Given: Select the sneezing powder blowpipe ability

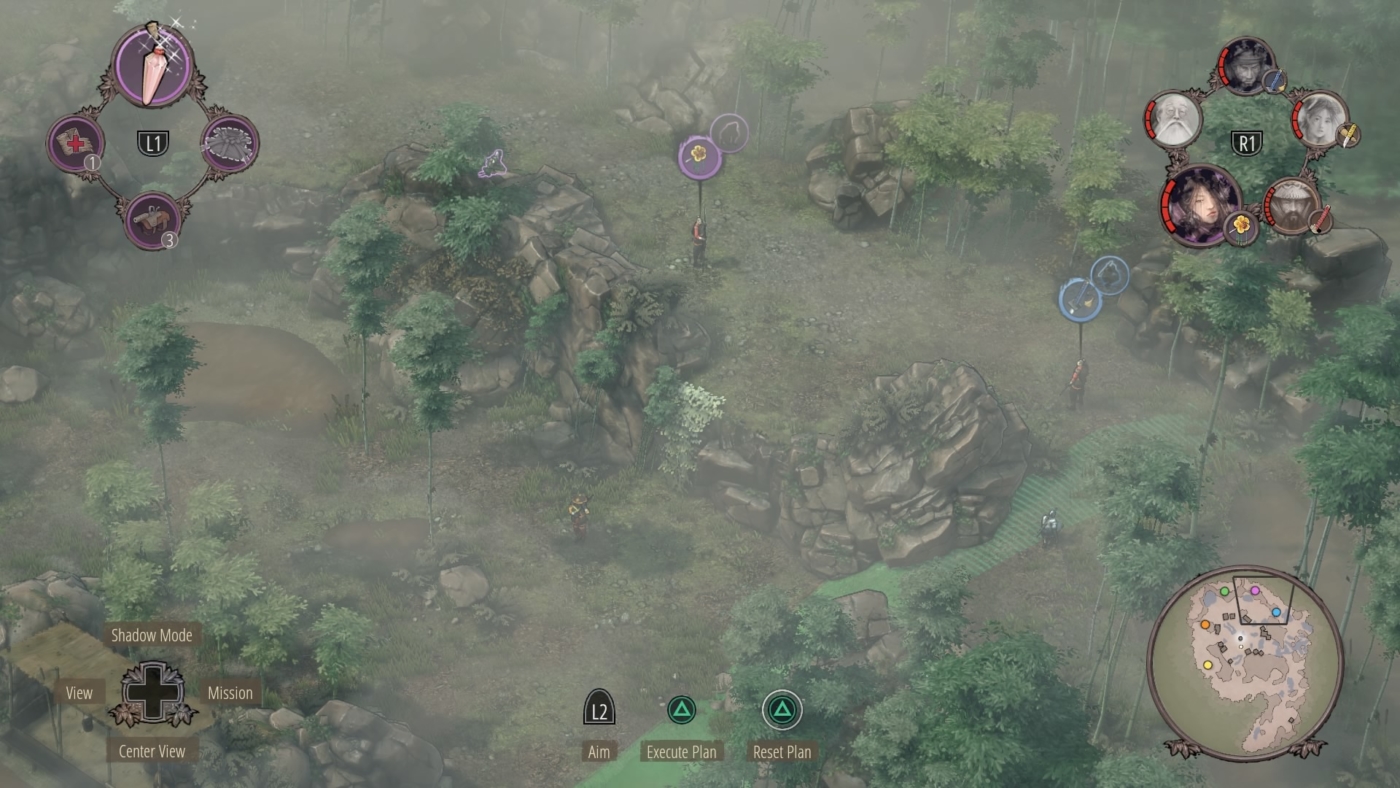Looking at the screenshot, I should [150, 218].
